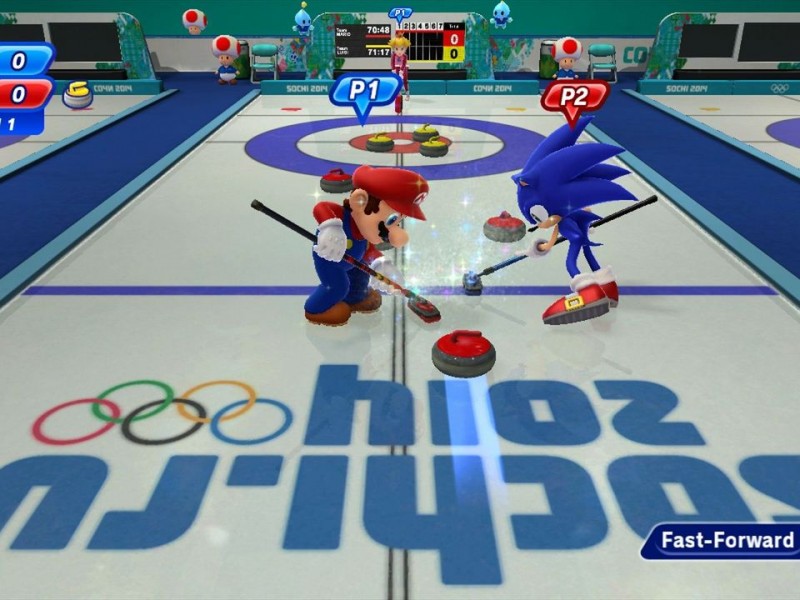Click the yellow curling stone HUD icon
The image size is (800, 600).
coord(77,95)
